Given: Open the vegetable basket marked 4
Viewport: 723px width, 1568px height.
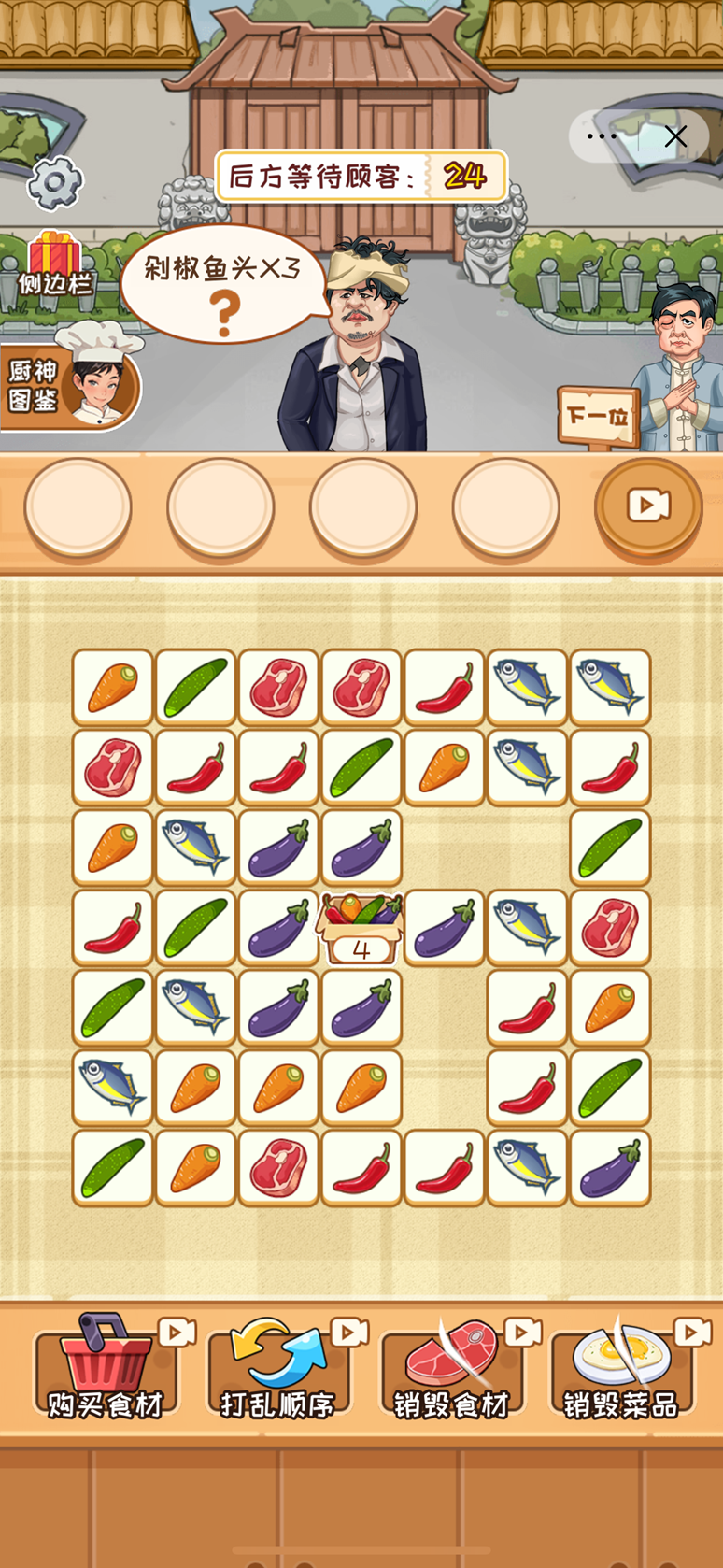Looking at the screenshot, I should (361, 928).
